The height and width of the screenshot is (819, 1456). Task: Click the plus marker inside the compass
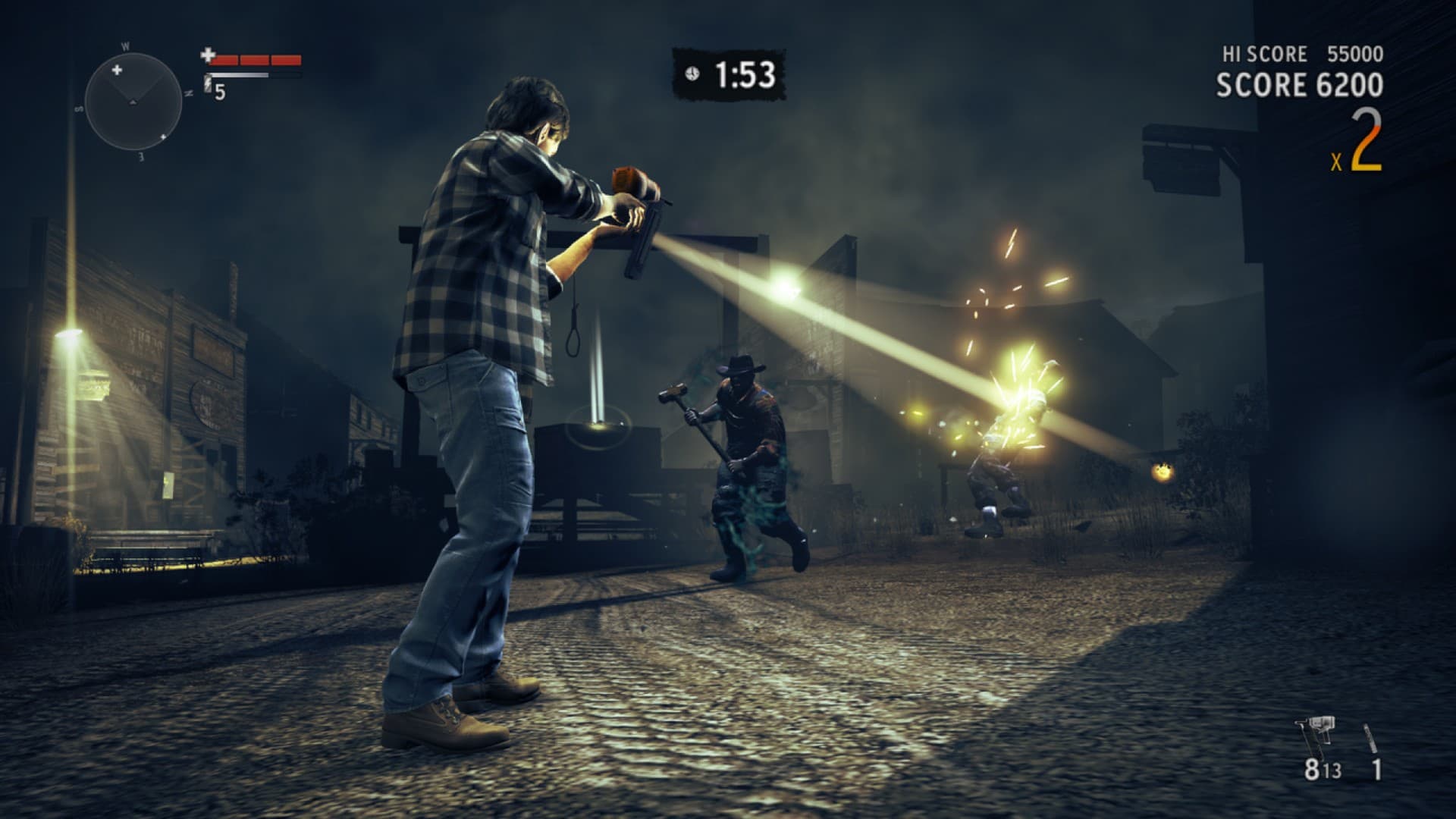coord(117,71)
